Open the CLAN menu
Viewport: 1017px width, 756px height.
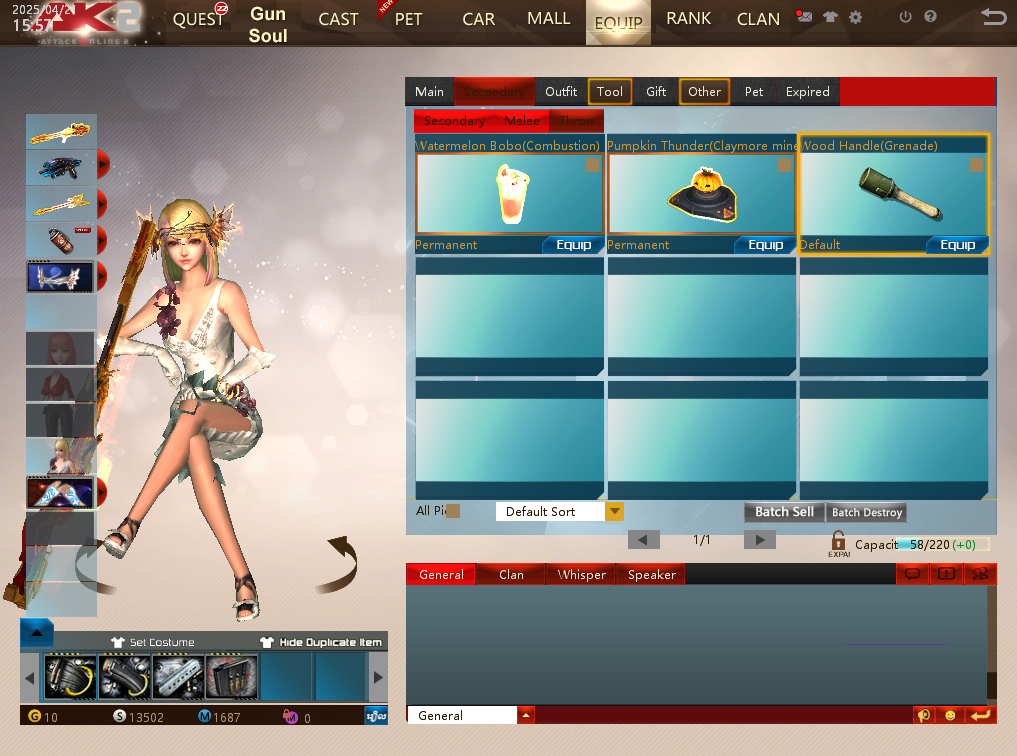[x=758, y=19]
